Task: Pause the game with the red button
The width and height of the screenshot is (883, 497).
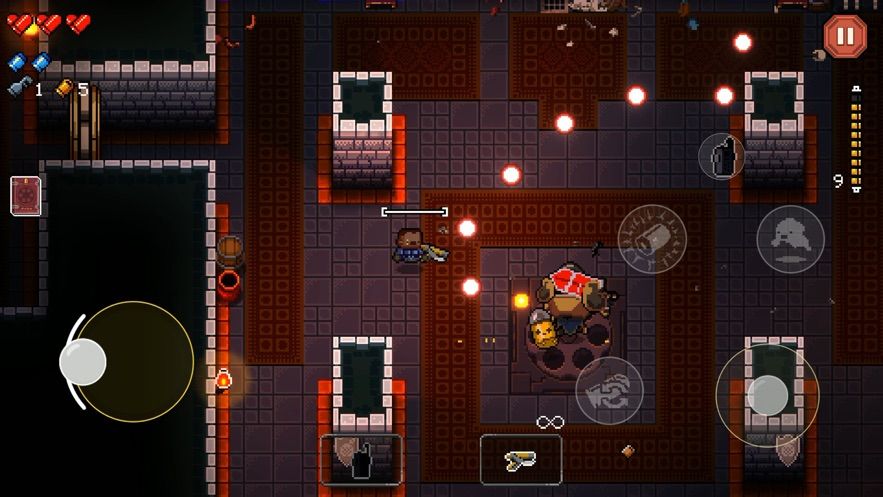Action: coord(845,36)
